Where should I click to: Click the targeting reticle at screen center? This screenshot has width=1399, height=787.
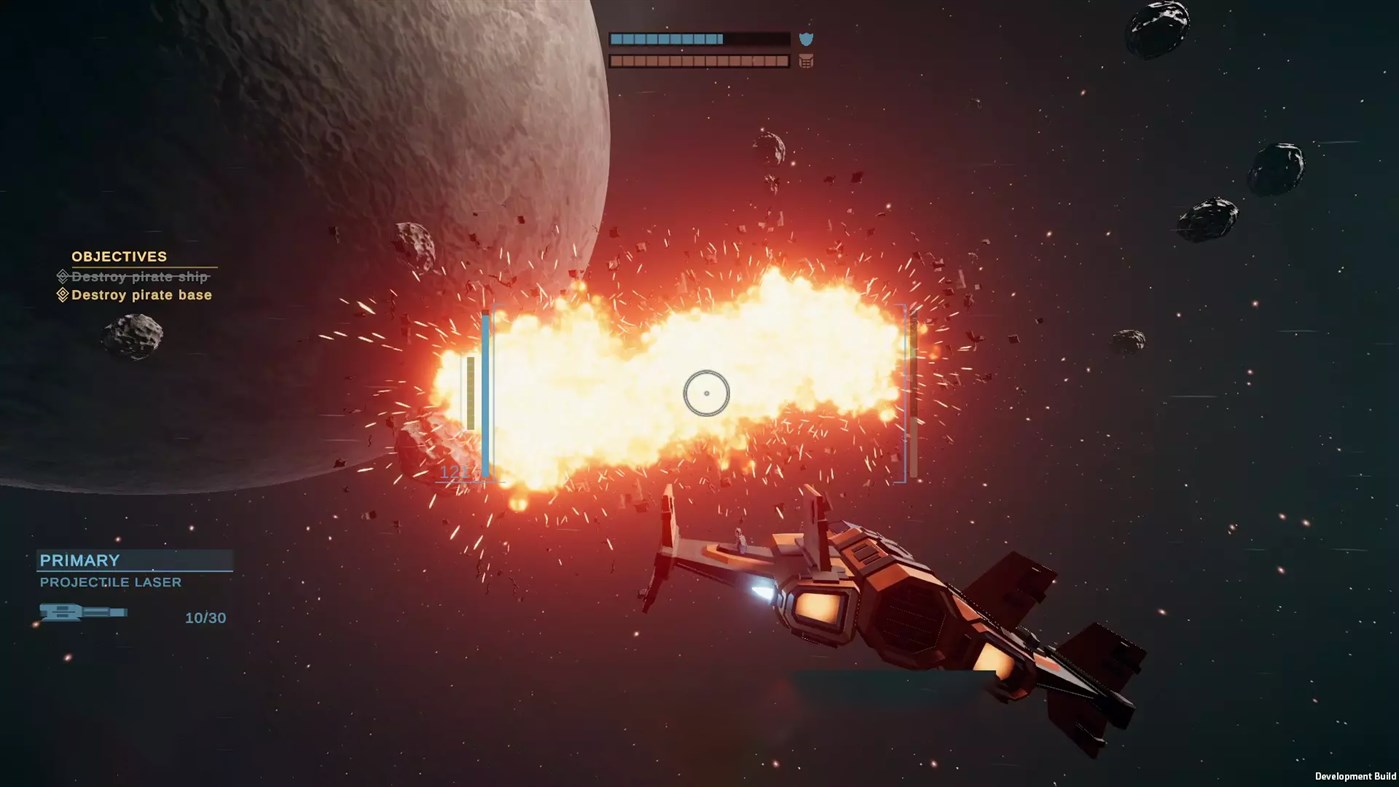click(x=705, y=392)
